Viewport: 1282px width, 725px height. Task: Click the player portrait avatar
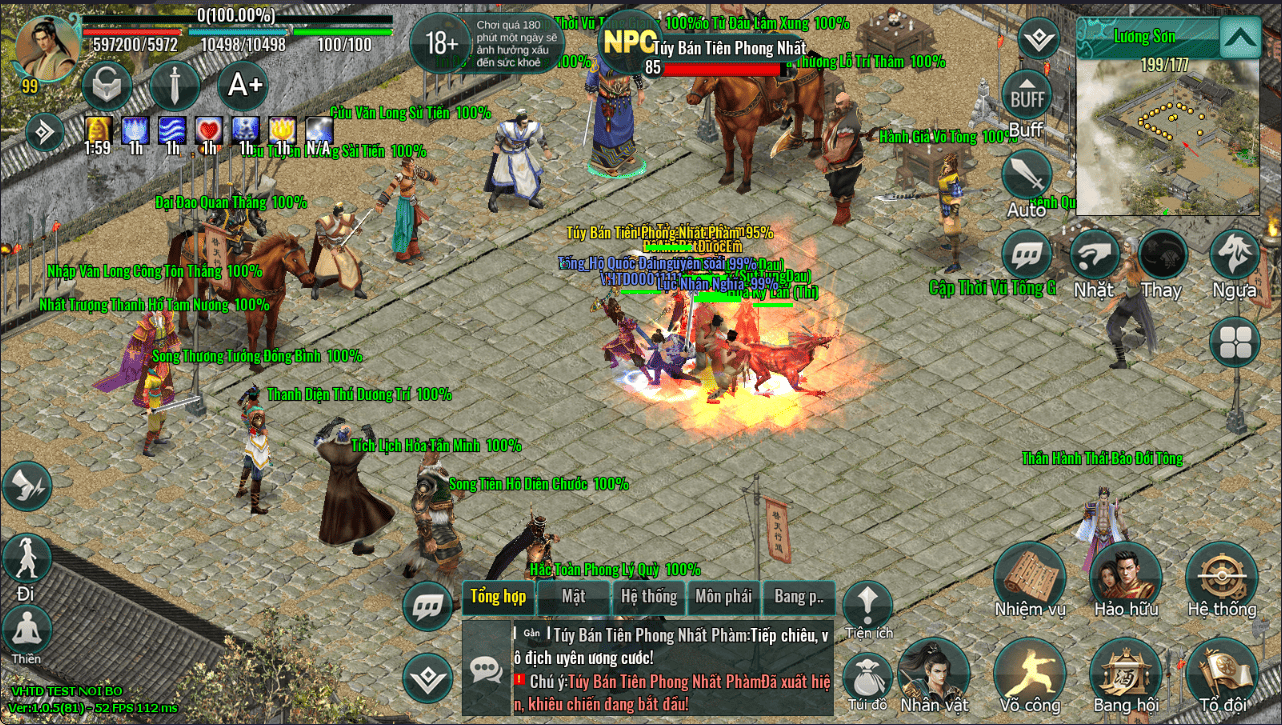pyautogui.click(x=47, y=48)
